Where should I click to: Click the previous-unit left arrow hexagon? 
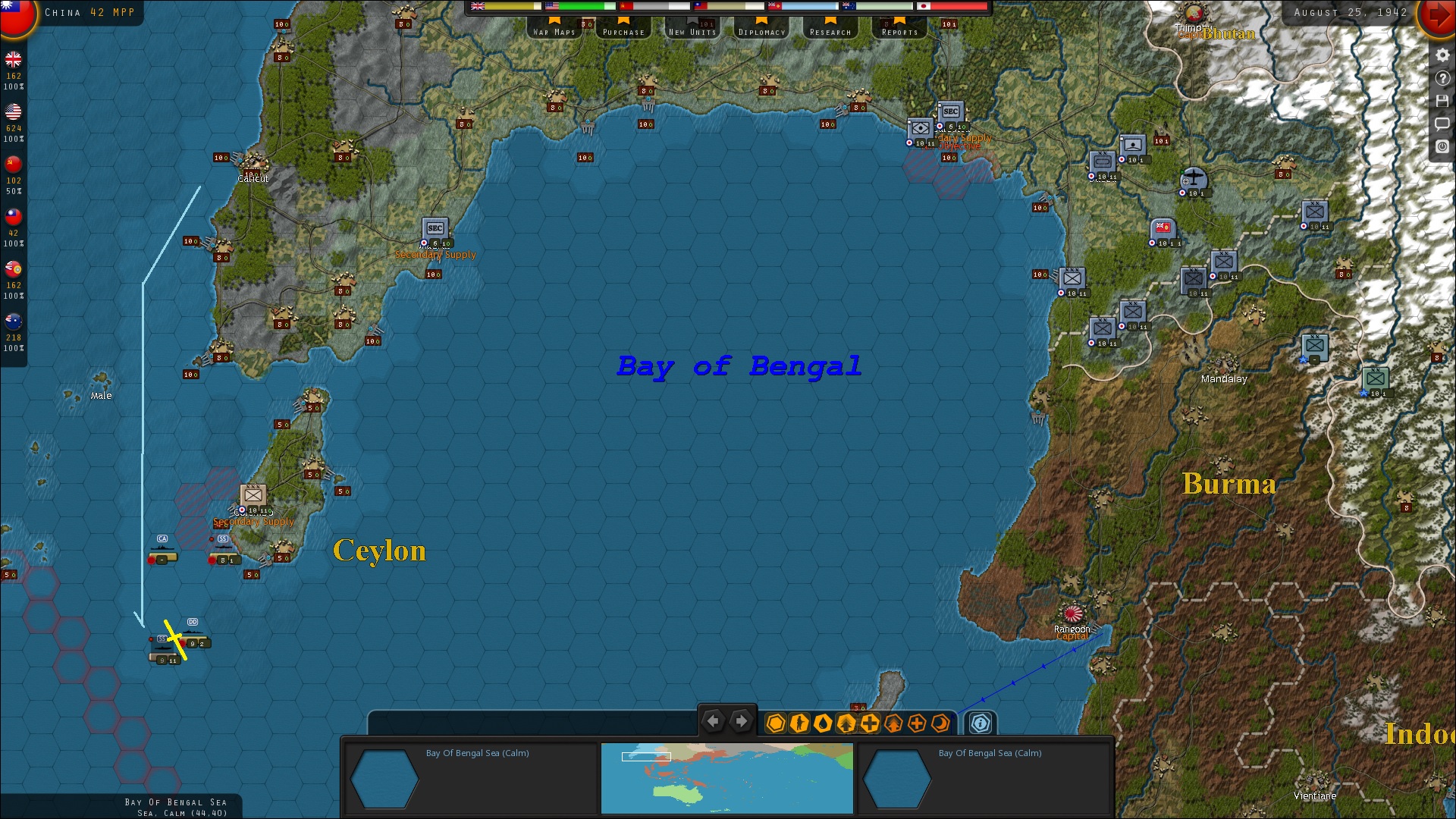coord(713,721)
